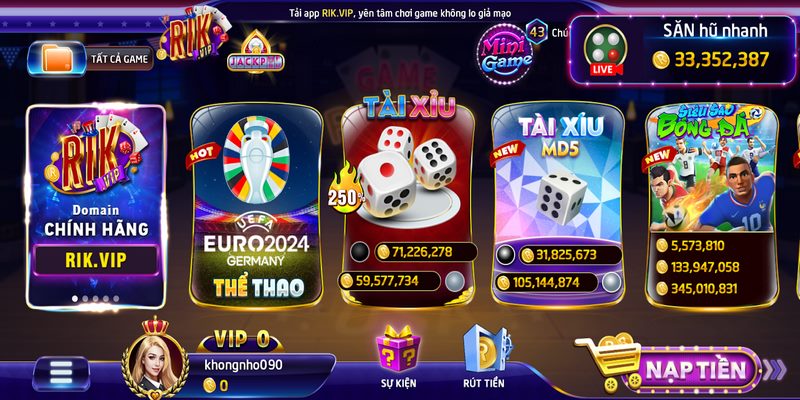Open the Euro 2024 Thể Thao game
The image size is (800, 400).
257,204
